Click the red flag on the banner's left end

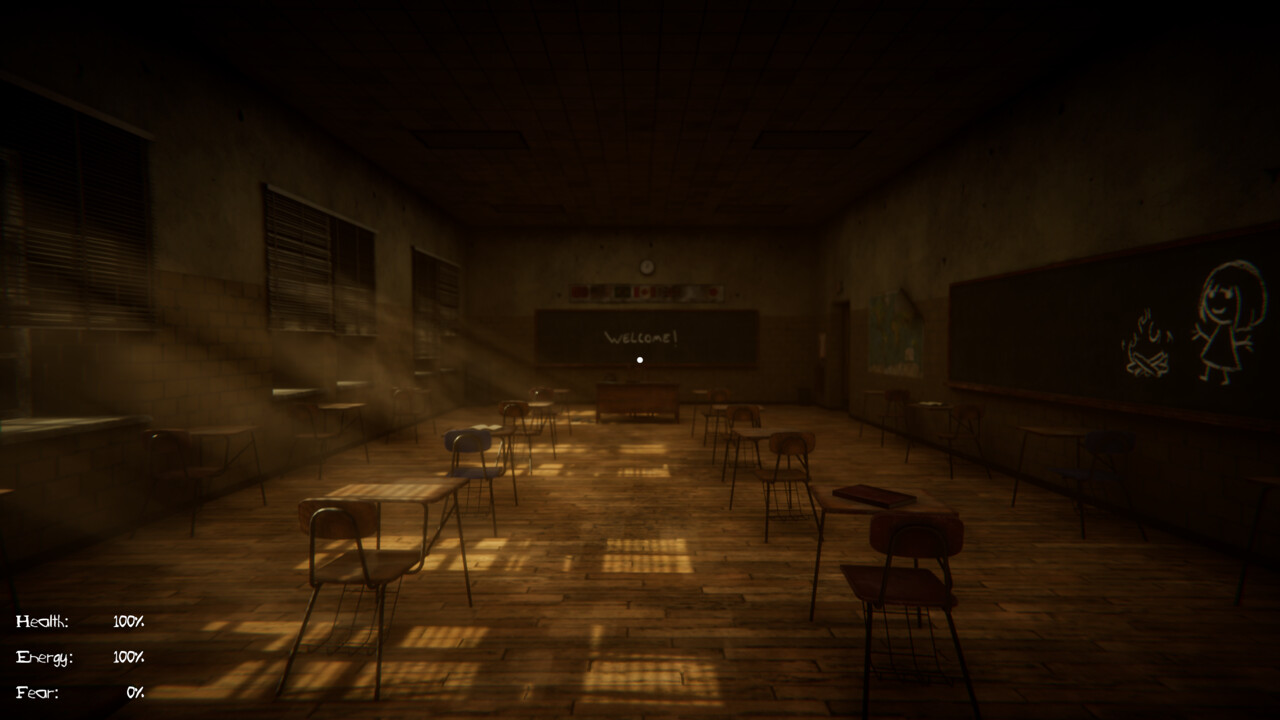[x=579, y=291]
